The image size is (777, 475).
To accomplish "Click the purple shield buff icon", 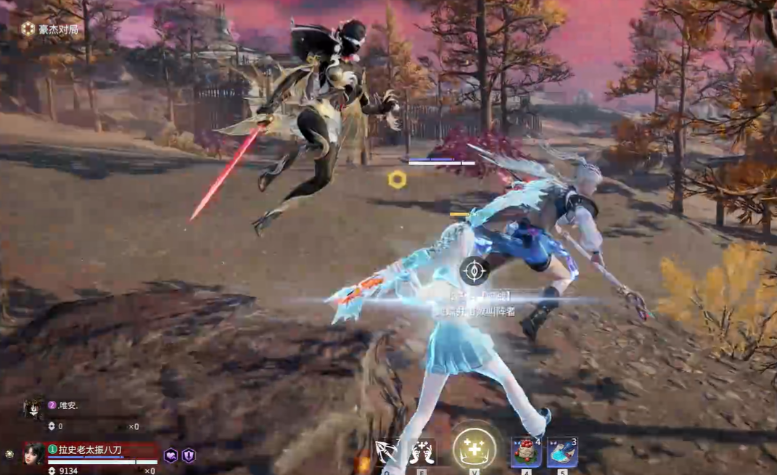I will click(187, 455).
